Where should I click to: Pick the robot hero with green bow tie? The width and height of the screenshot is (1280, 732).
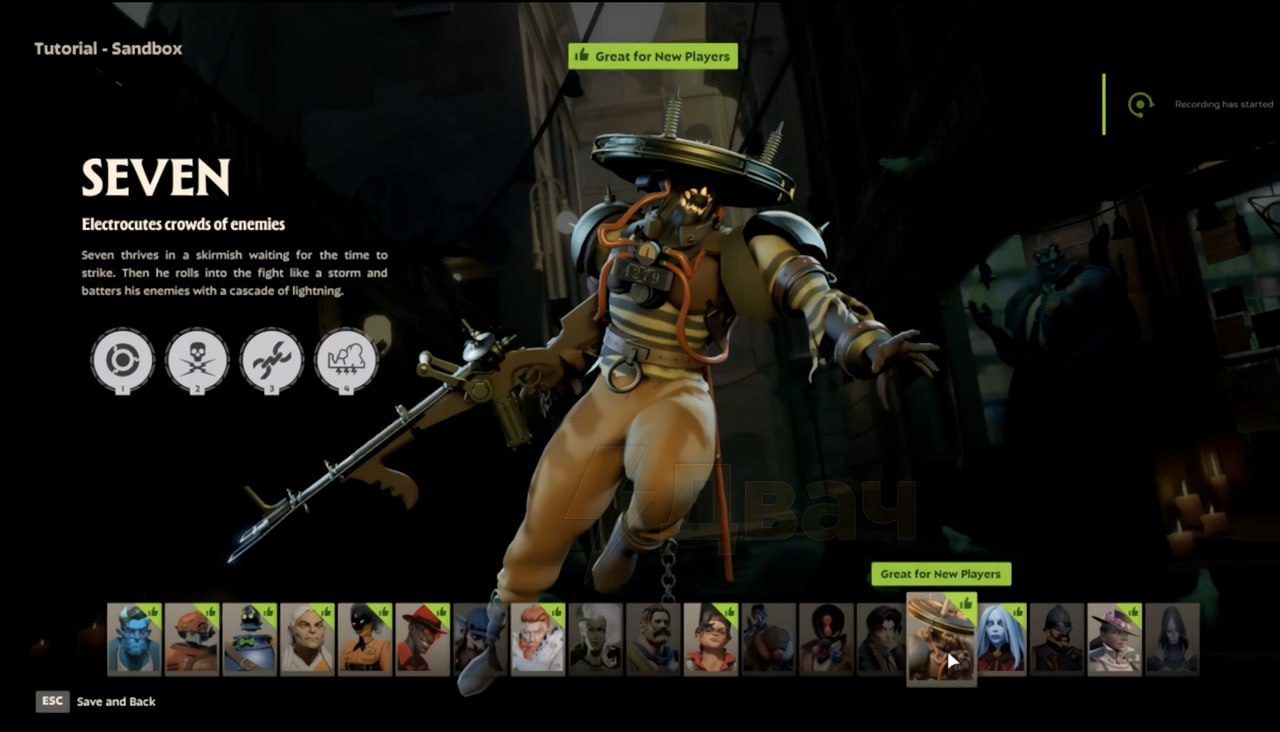pyautogui.click(x=249, y=638)
